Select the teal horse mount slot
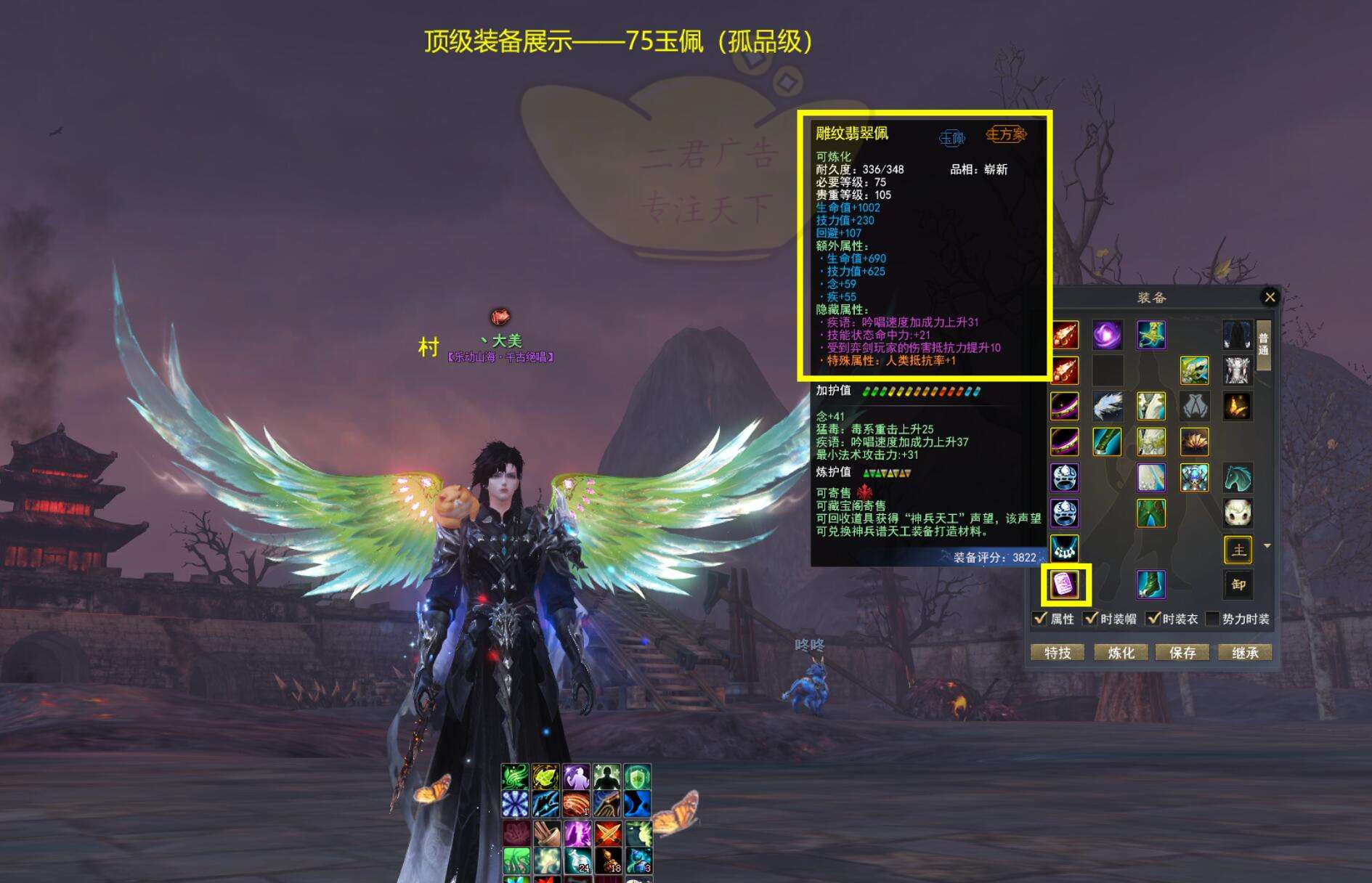The height and width of the screenshot is (883, 1372). pyautogui.click(x=1238, y=478)
